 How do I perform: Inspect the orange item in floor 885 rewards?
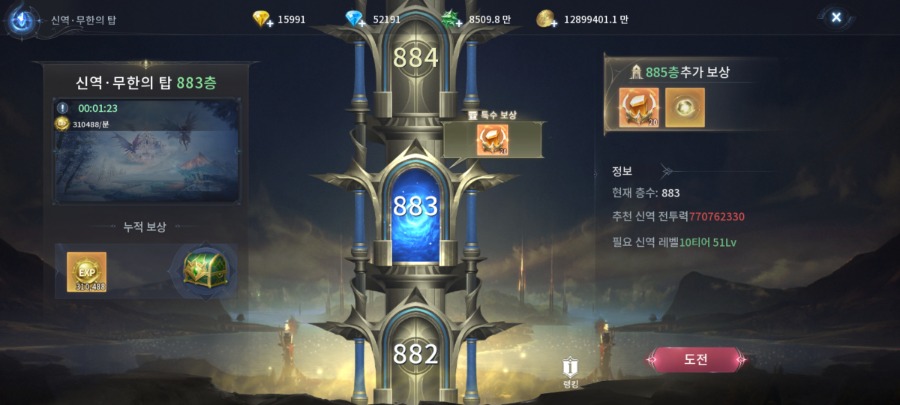[637, 108]
